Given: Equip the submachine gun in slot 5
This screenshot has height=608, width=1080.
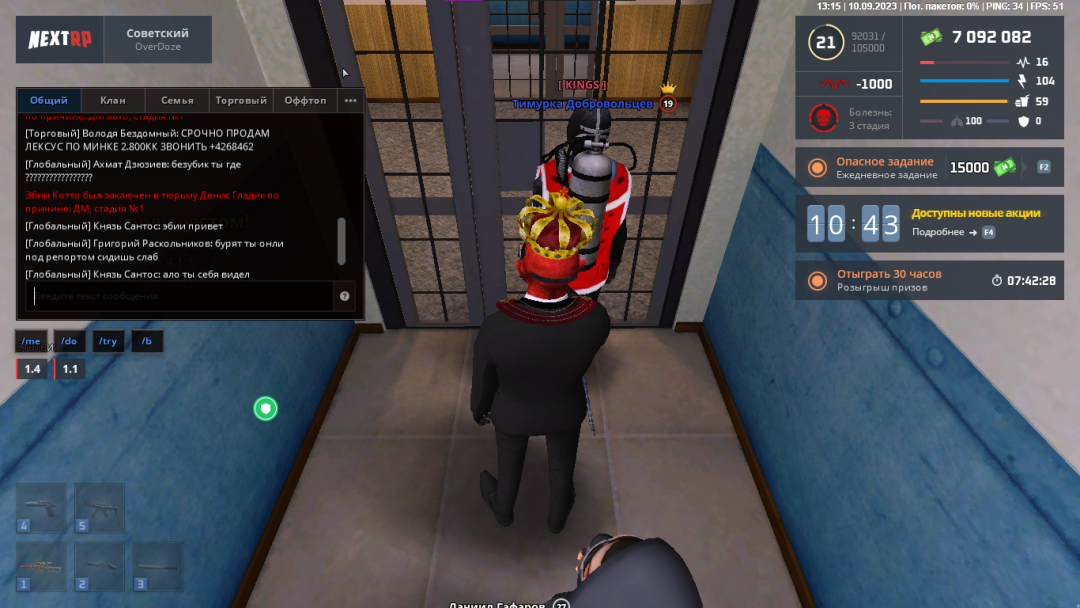Looking at the screenshot, I should (99, 508).
